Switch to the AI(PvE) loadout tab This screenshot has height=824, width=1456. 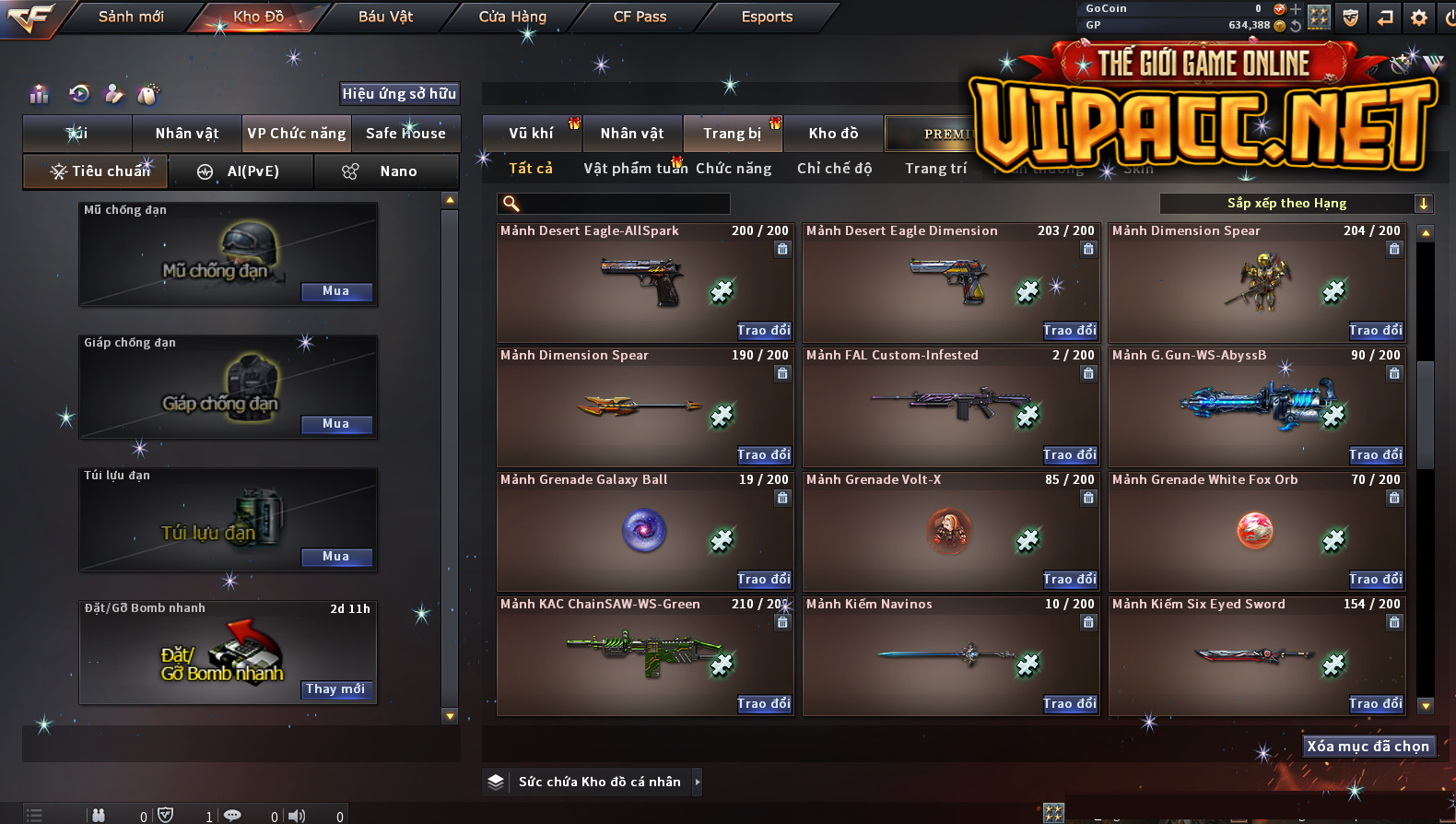click(x=241, y=171)
